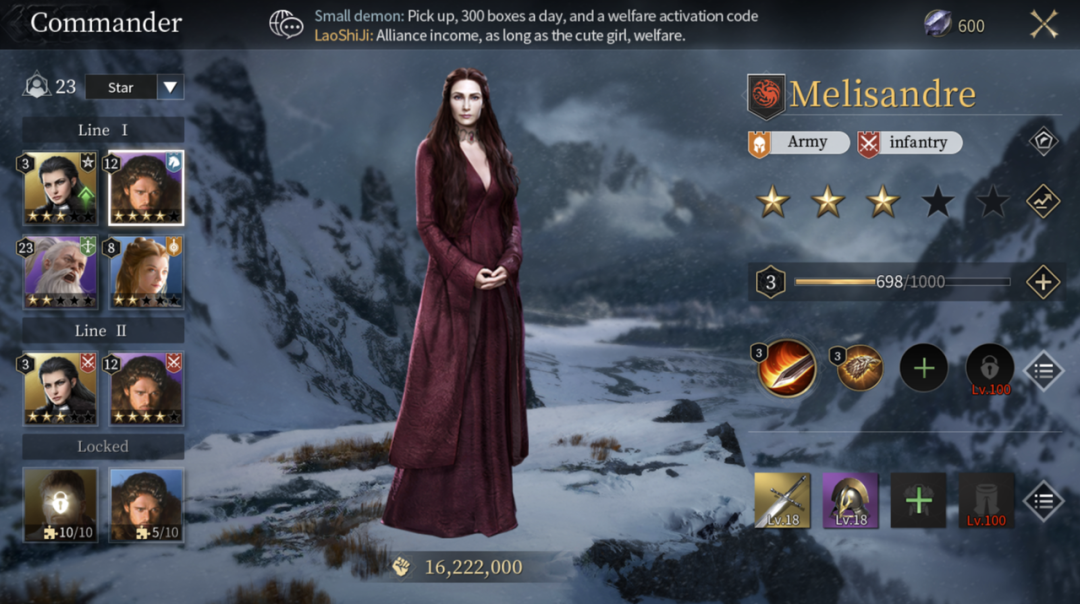1080x604 pixels.
Task: Open the chat bubble icon
Action: point(287,25)
